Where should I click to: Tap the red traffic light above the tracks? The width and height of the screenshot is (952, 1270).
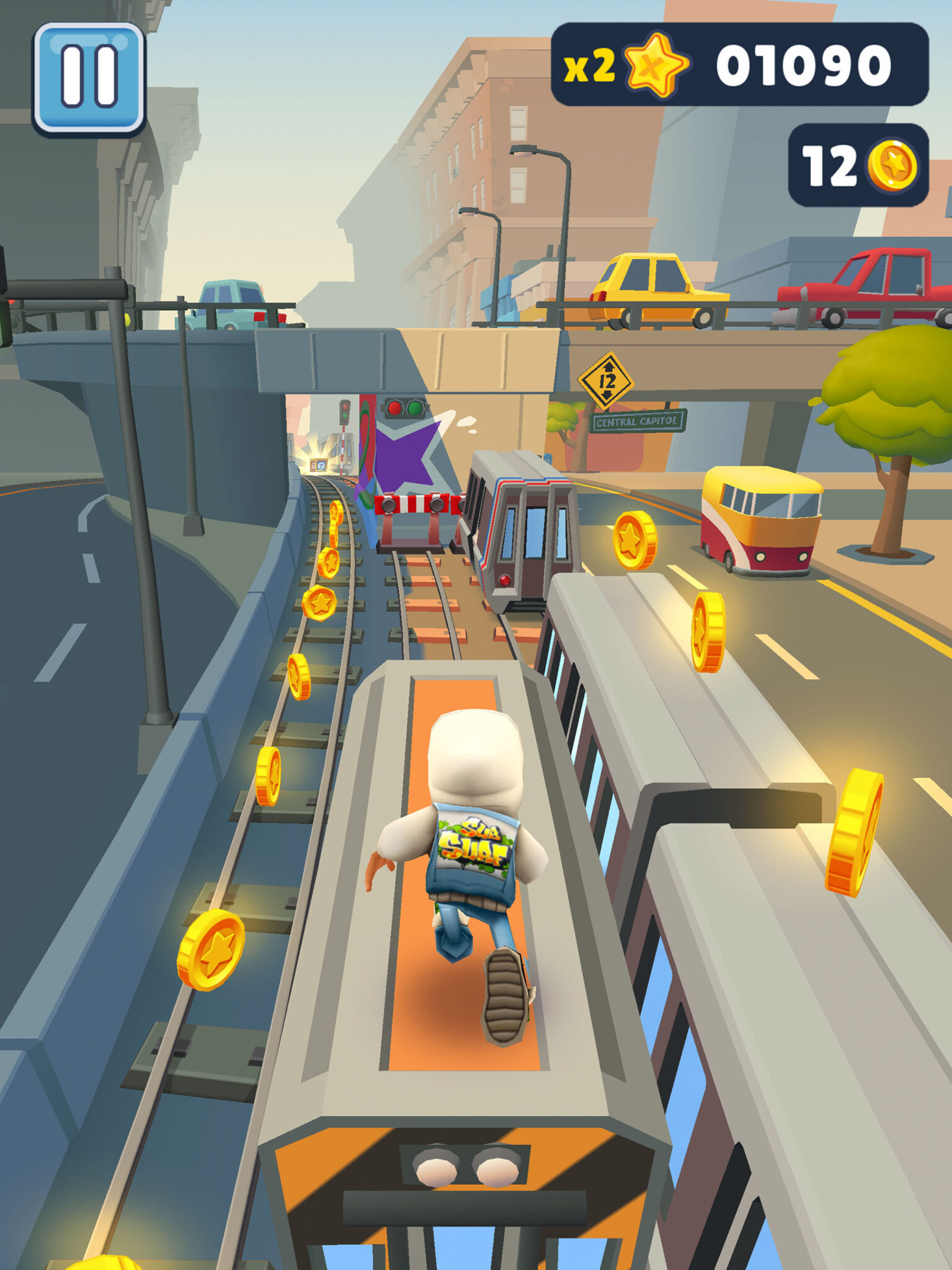tap(394, 408)
